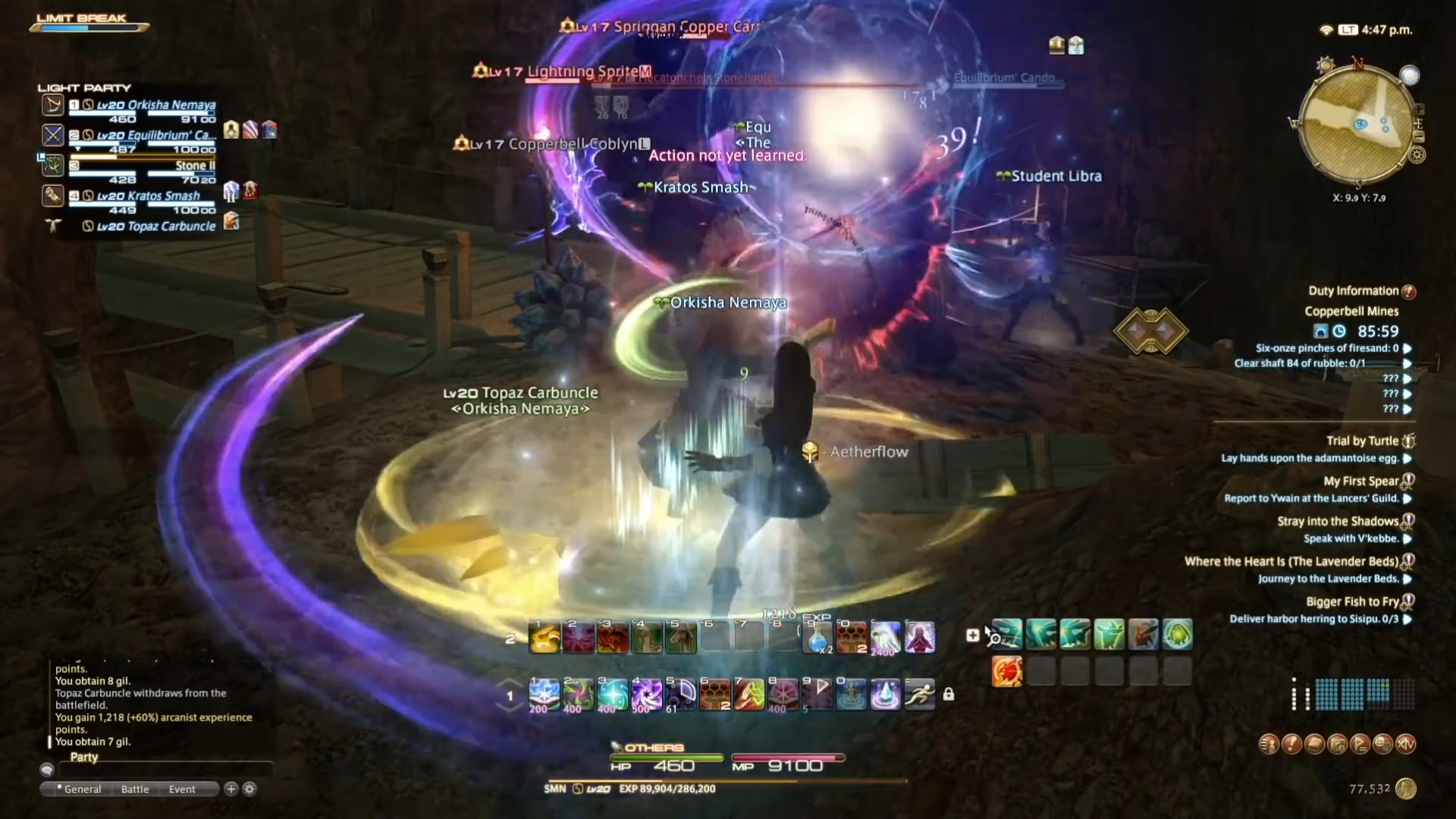Open the chat settings gear icon

tap(250, 789)
